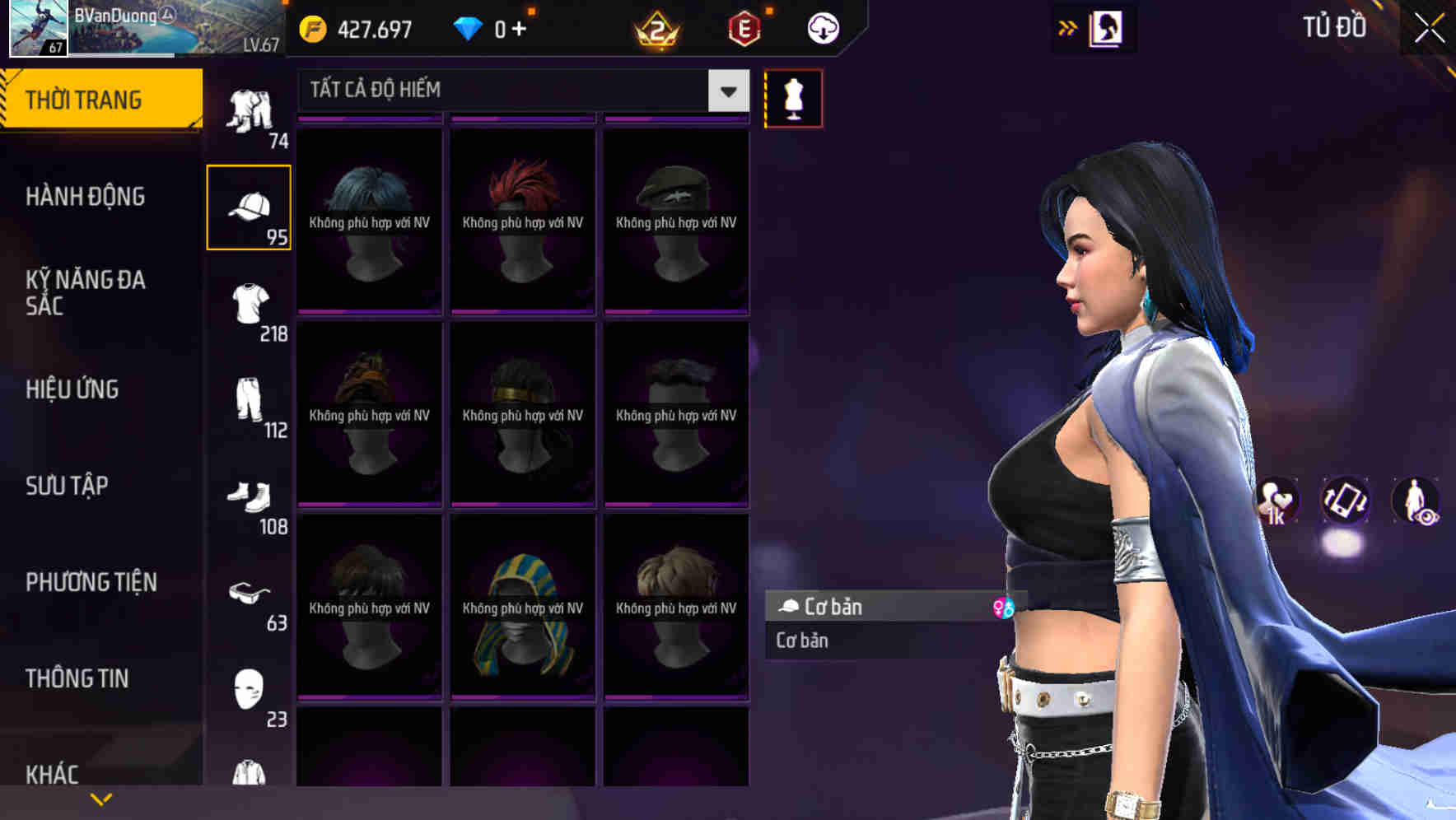
Task: Select the equipped Cơ bản hat entry
Action: tap(873, 607)
